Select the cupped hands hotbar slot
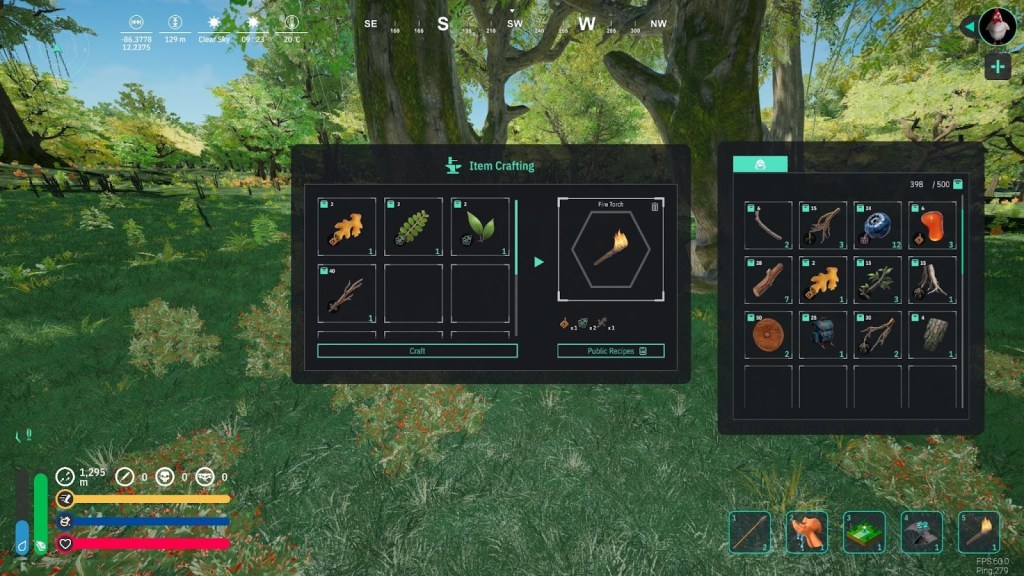 click(806, 532)
